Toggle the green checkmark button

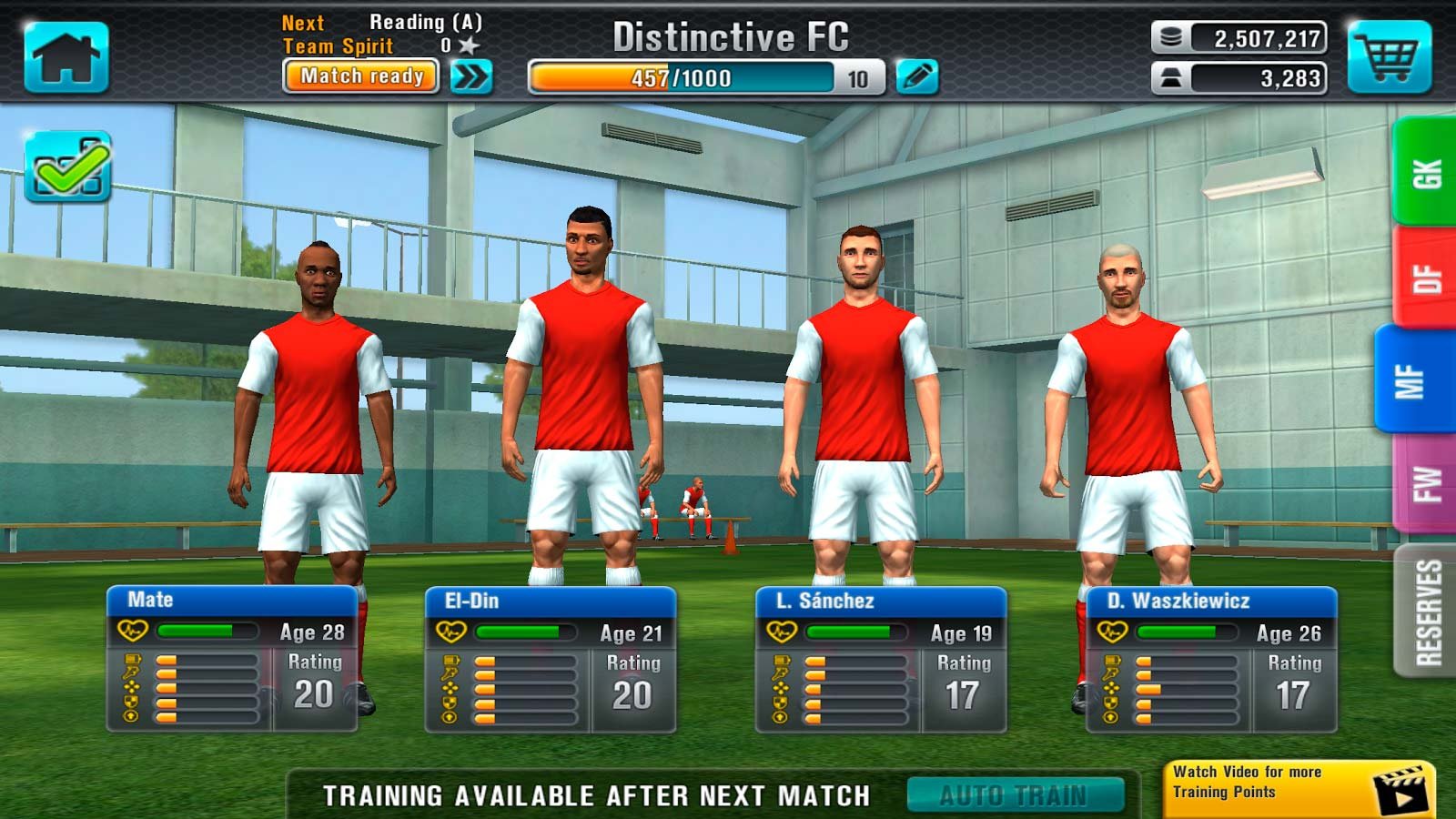(x=68, y=167)
